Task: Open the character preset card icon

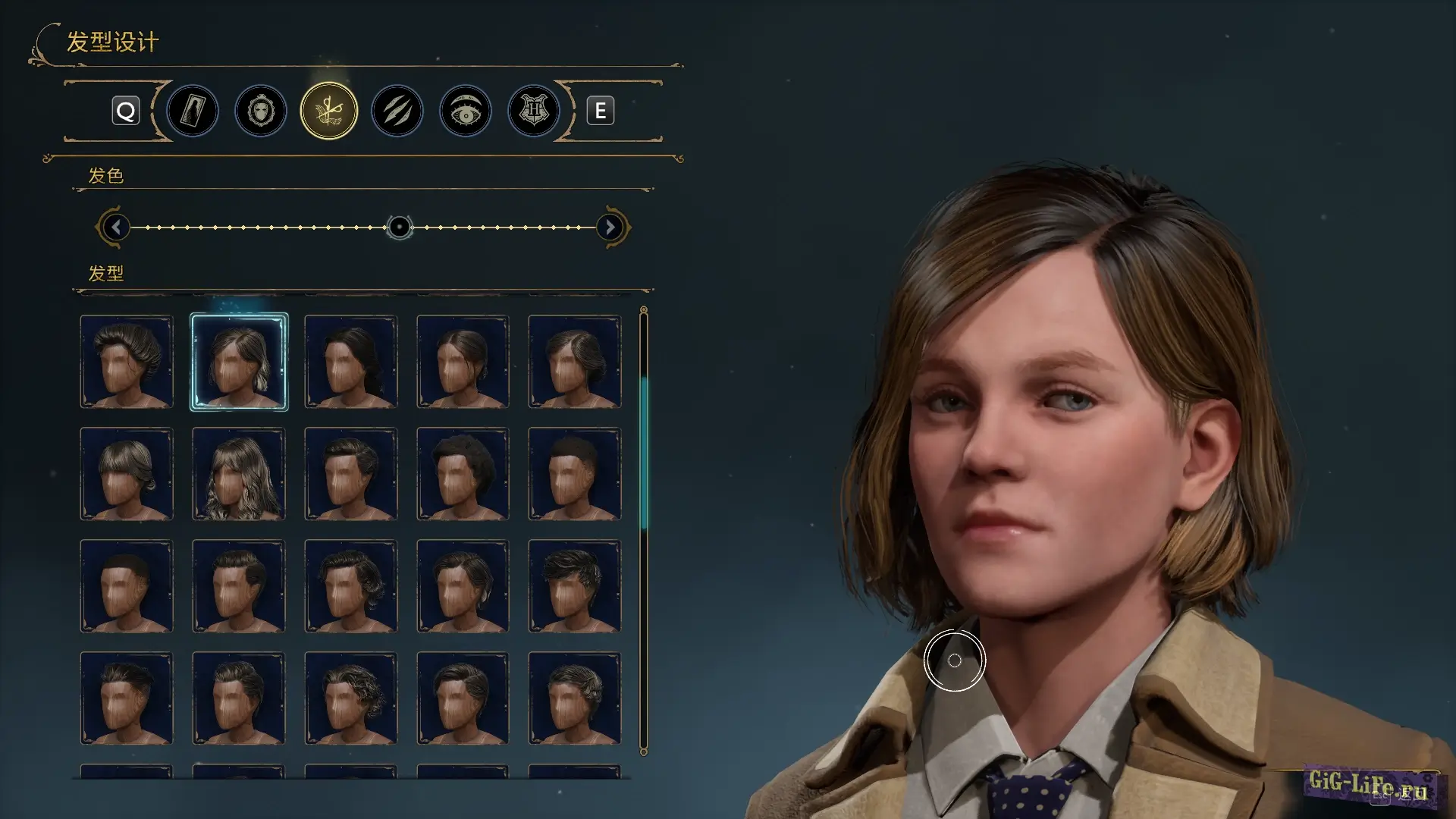Action: [193, 111]
